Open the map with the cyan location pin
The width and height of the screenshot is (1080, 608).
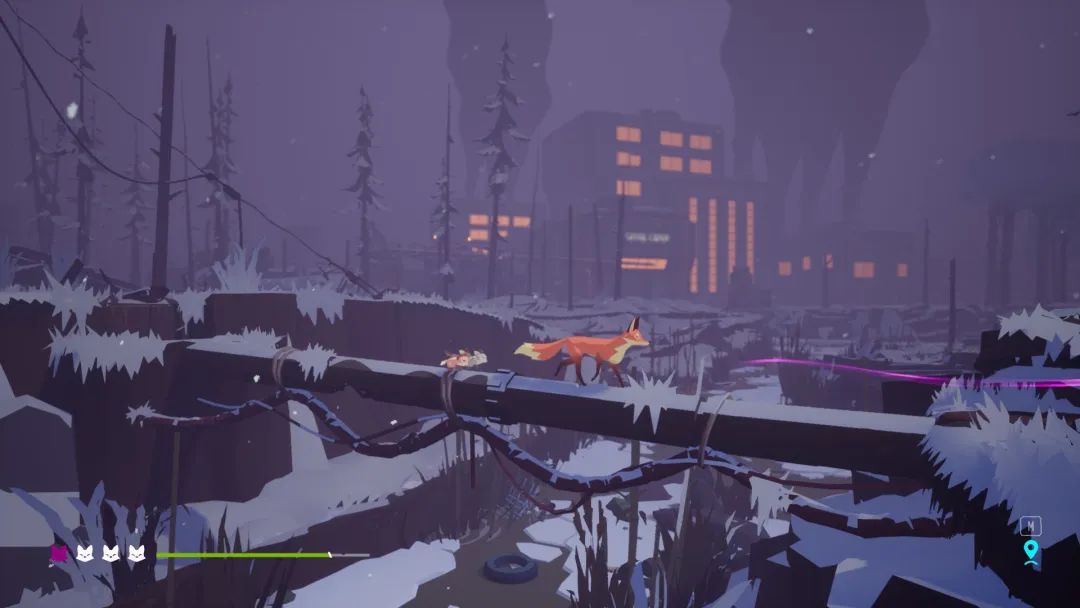point(1031,550)
